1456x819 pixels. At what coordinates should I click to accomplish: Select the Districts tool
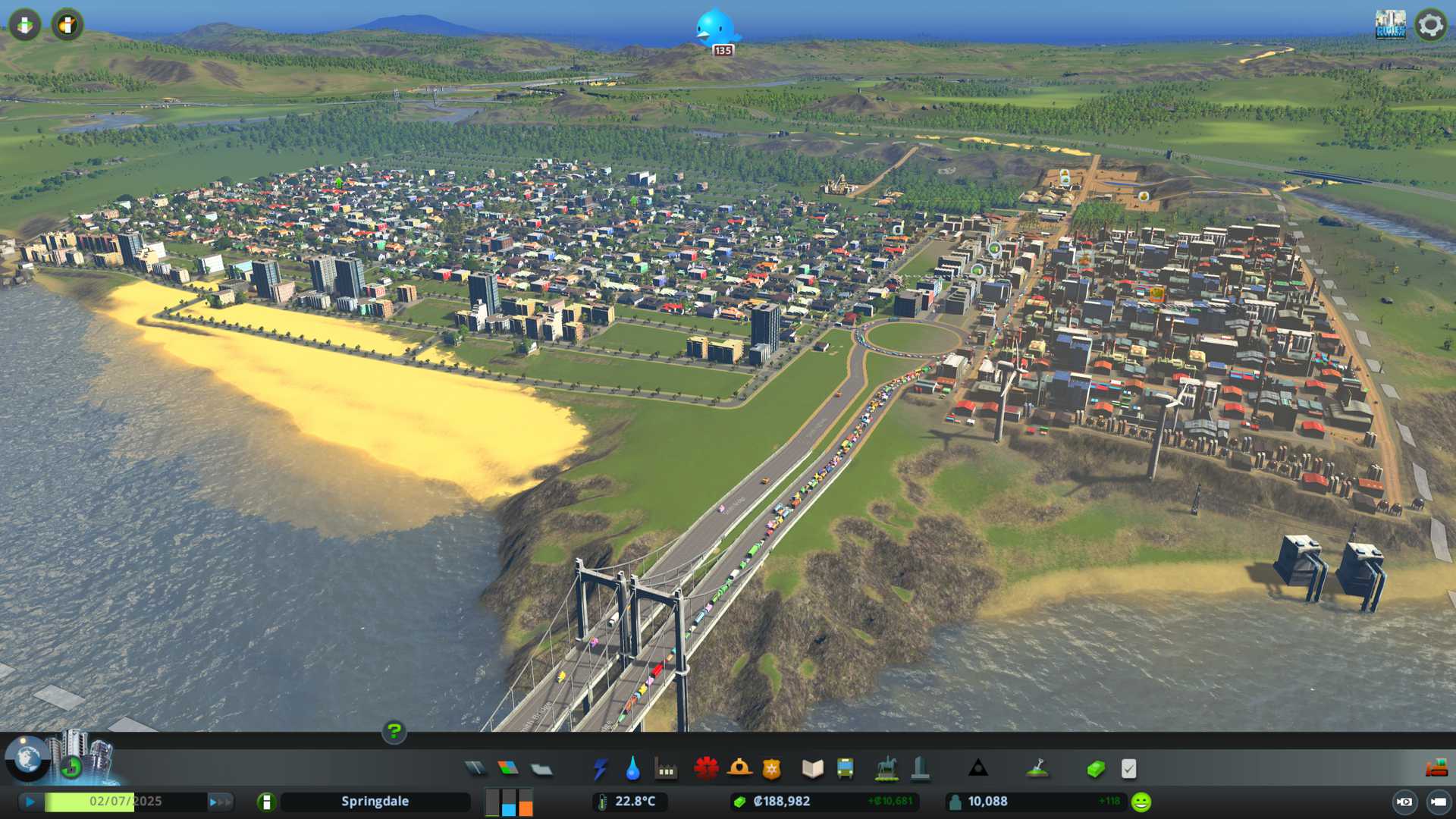point(541,769)
